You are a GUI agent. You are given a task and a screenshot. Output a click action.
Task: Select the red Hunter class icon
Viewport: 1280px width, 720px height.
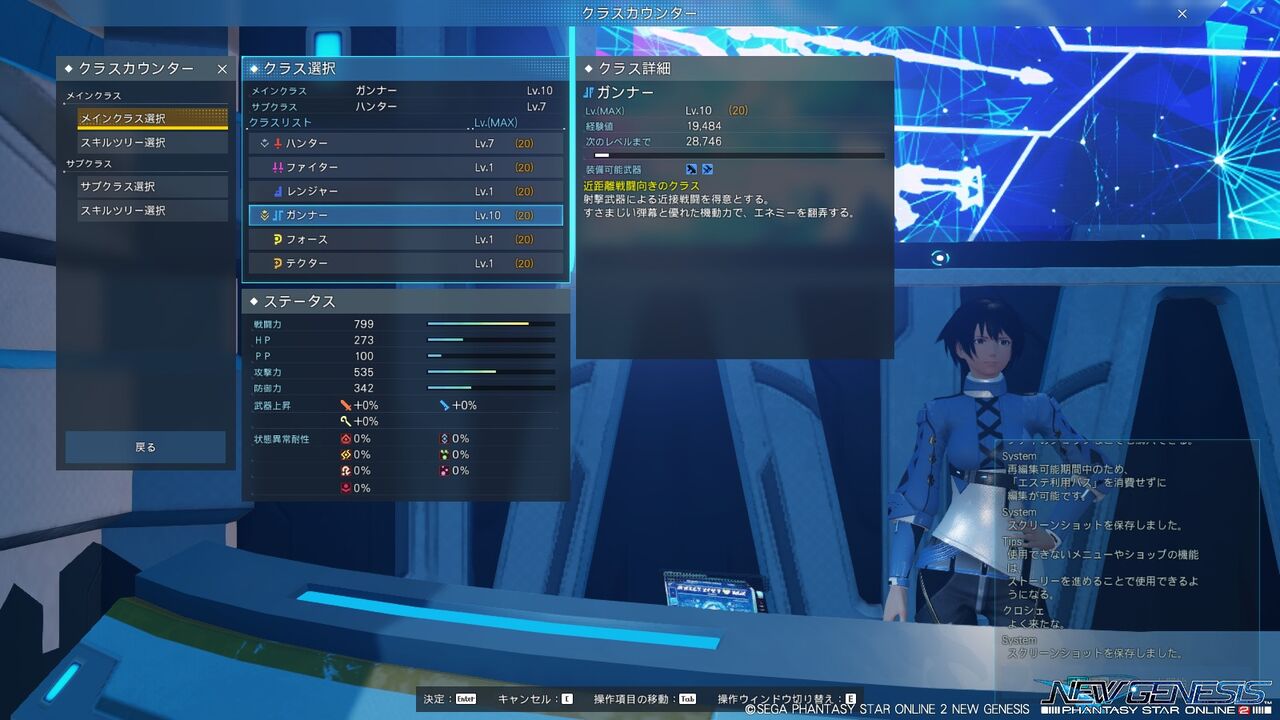coord(278,143)
